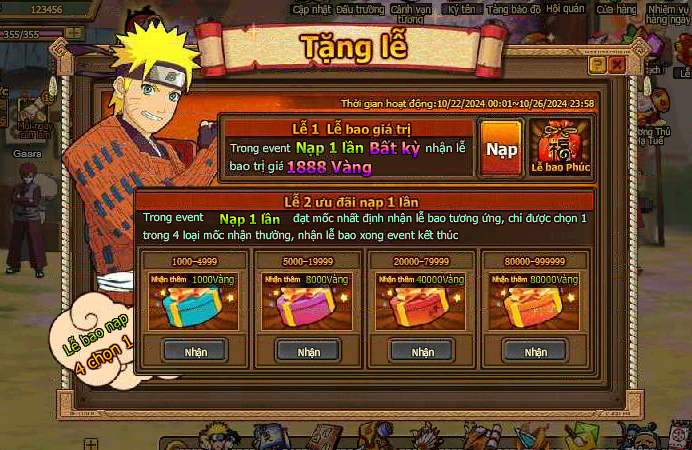This screenshot has width=692, height=450.
Task: Open the Lễ bao Phúc gift bag
Action: tap(559, 147)
